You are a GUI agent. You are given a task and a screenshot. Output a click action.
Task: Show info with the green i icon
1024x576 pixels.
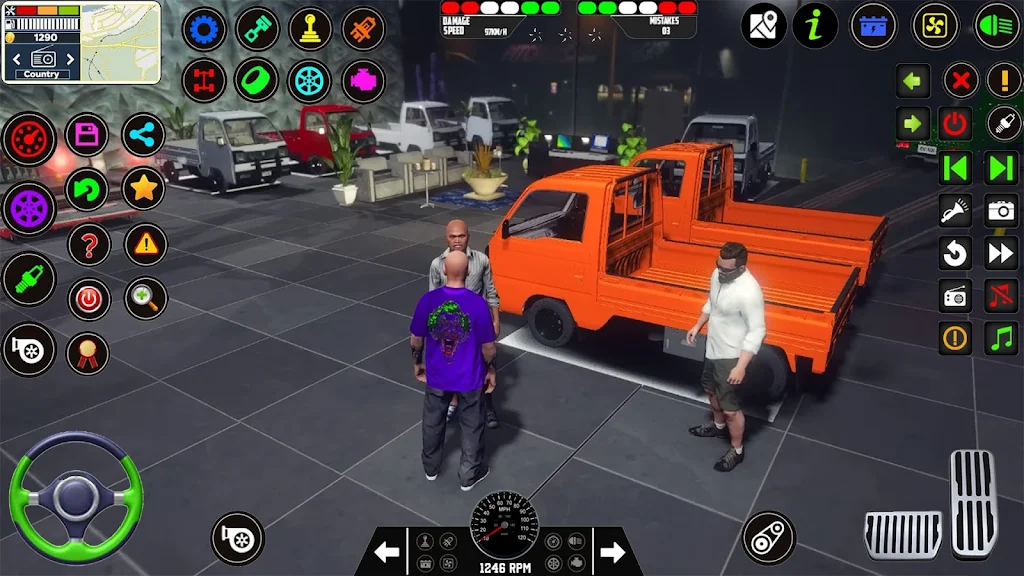815,26
